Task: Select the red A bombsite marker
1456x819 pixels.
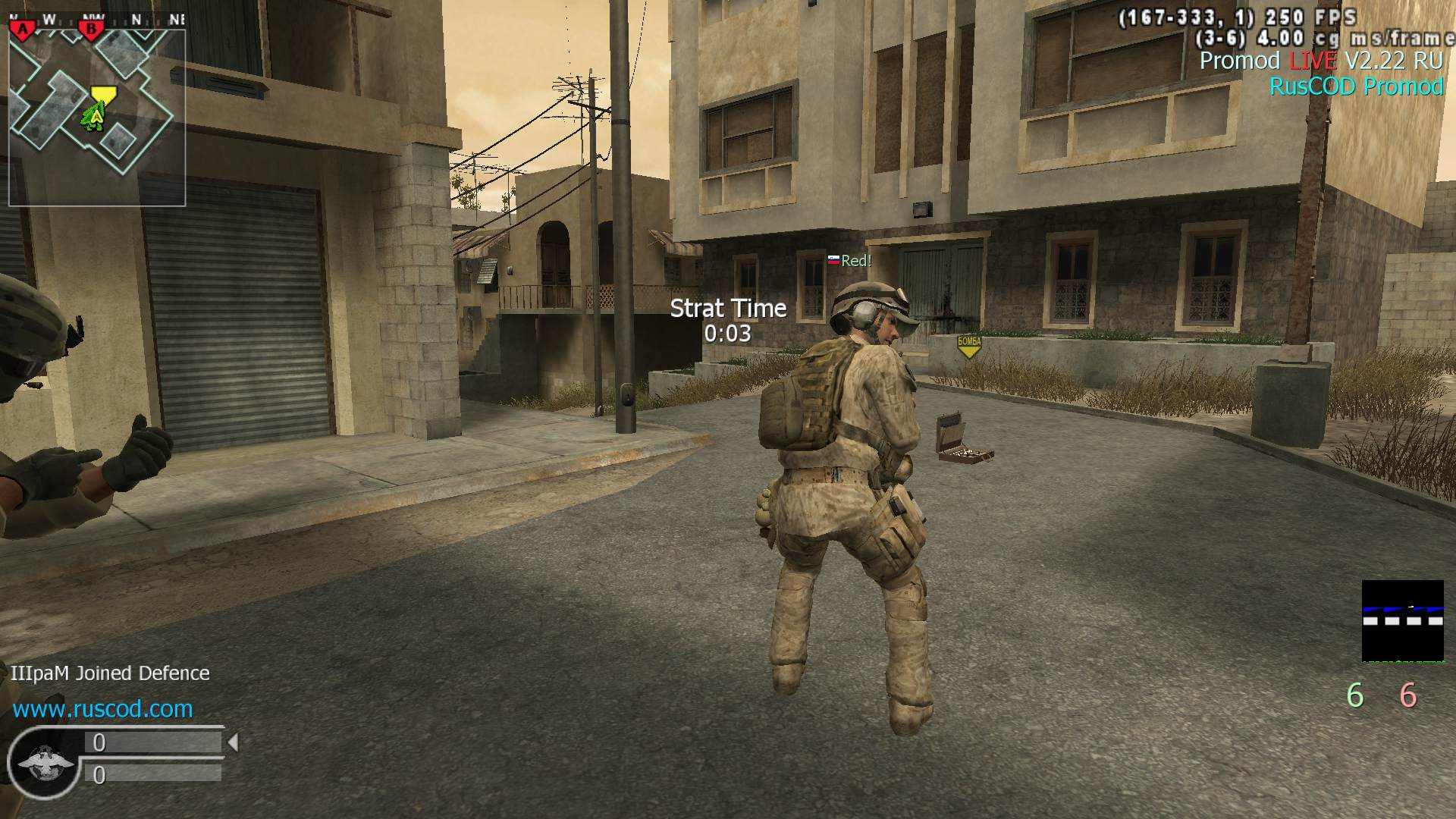Action: click(x=24, y=30)
